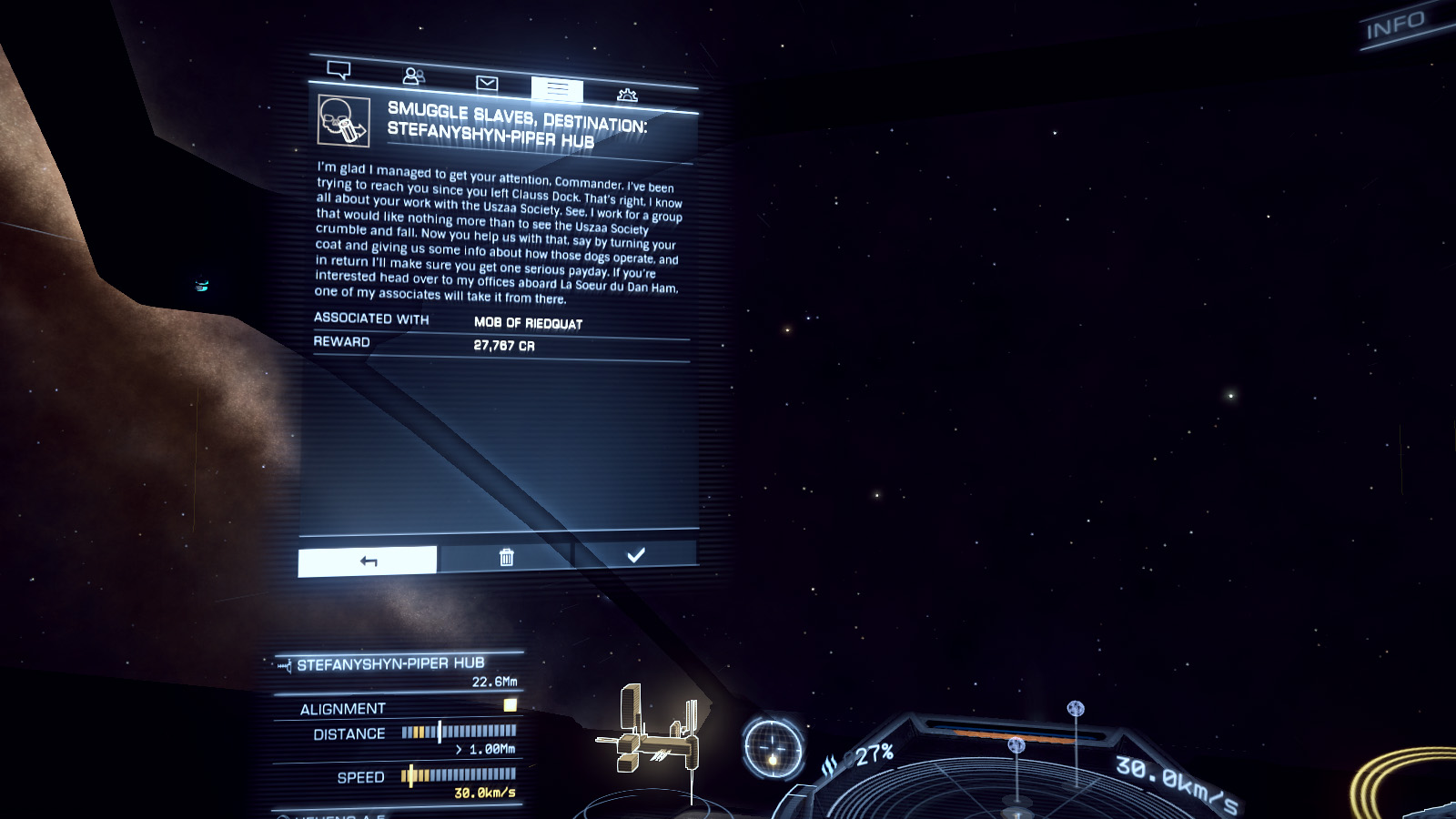Viewport: 1456px width, 819px height.
Task: Select the Stefanyshyn-Piper Hub target header
Action: 391,664
